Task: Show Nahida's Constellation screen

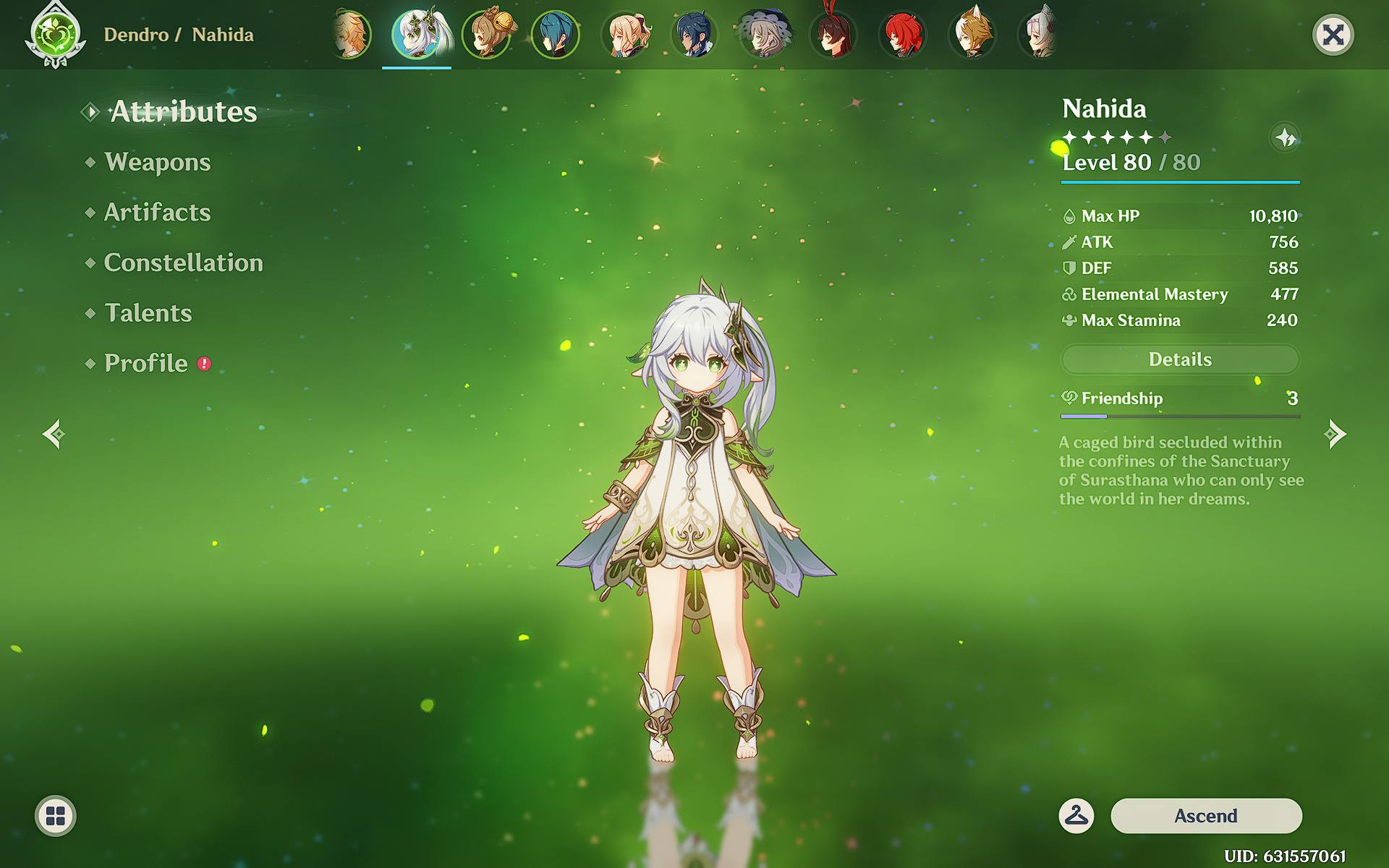Action: pos(183,263)
